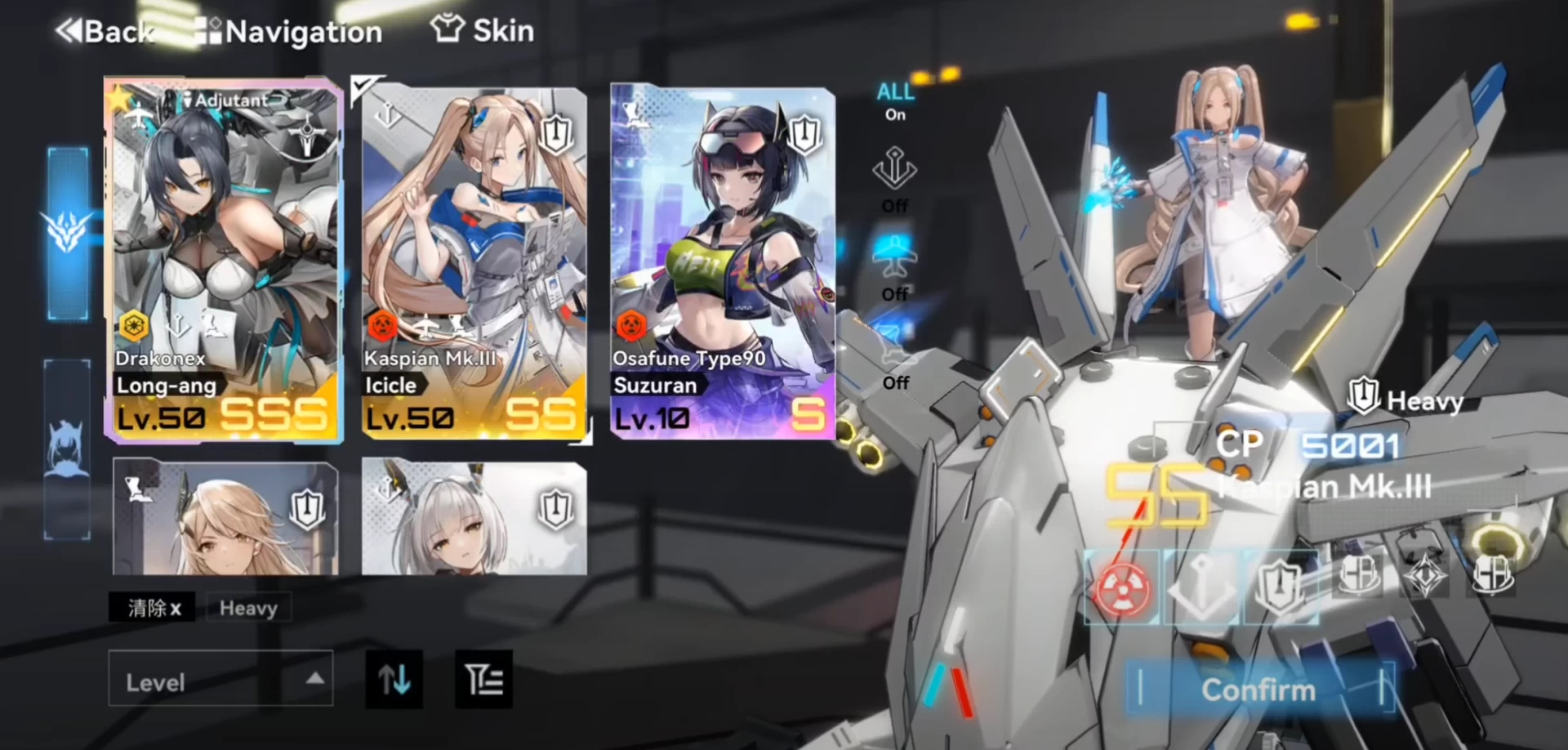
Task: Switch to the crest emblem side tab
Action: point(67,233)
